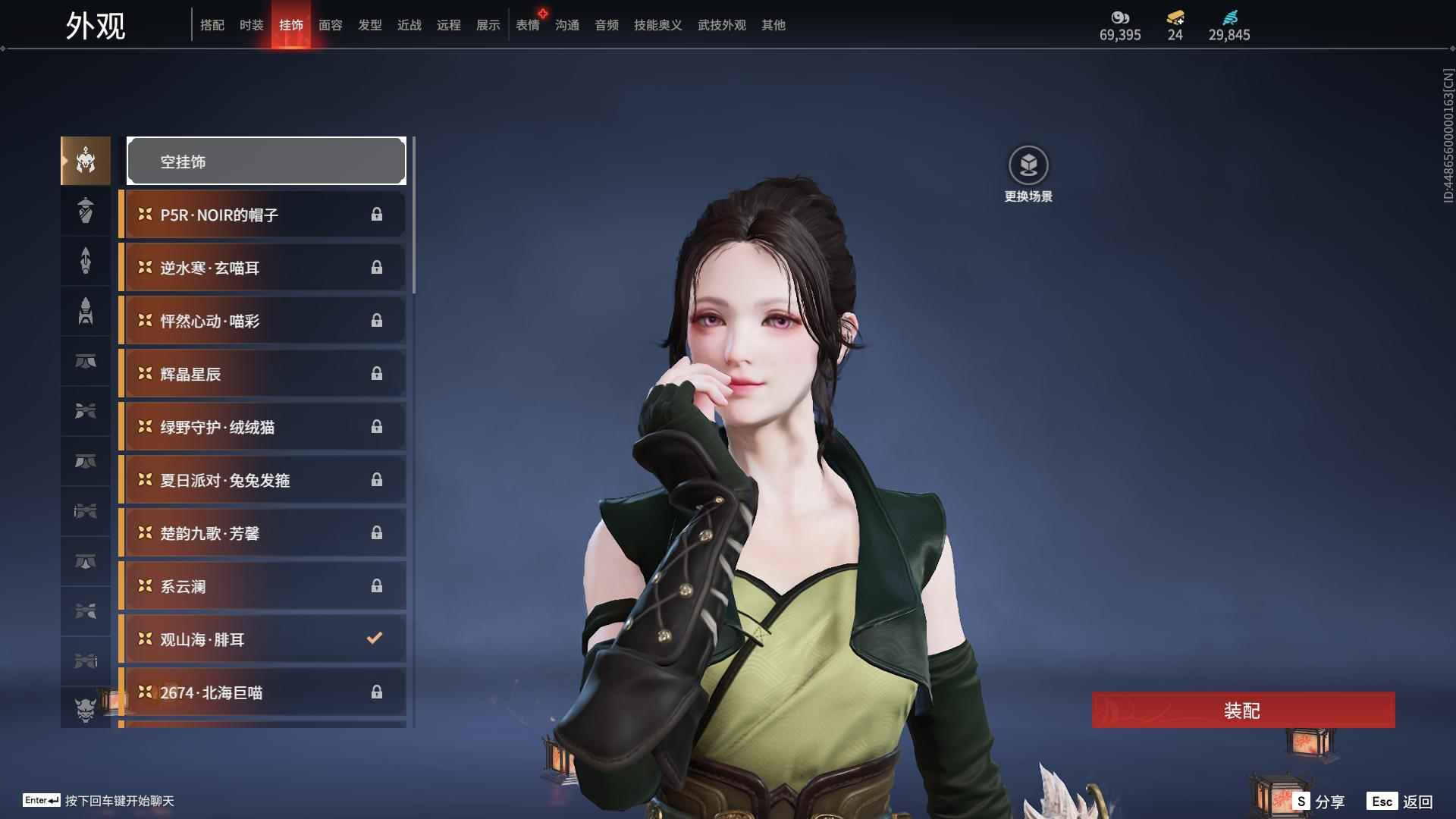Viewport: 1456px width, 819px height.
Task: Open the 面容 face tab
Action: coord(331,25)
